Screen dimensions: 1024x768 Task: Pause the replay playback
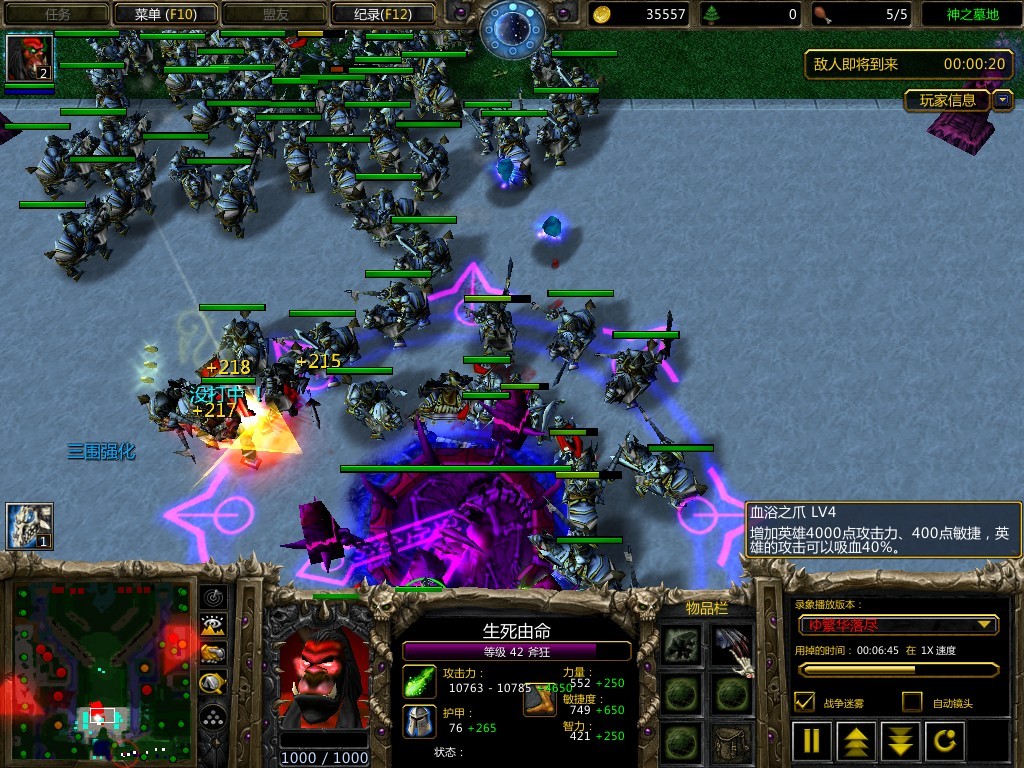pyautogui.click(x=811, y=741)
